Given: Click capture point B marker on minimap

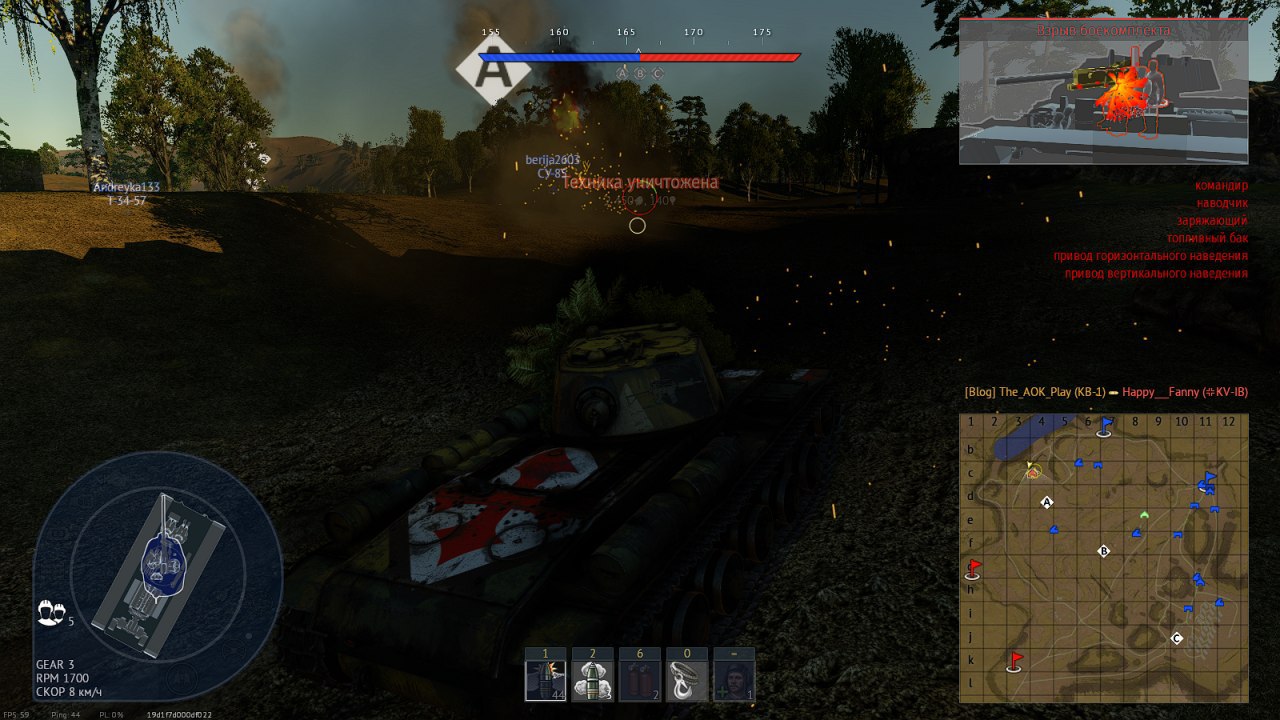Looking at the screenshot, I should point(1104,551).
